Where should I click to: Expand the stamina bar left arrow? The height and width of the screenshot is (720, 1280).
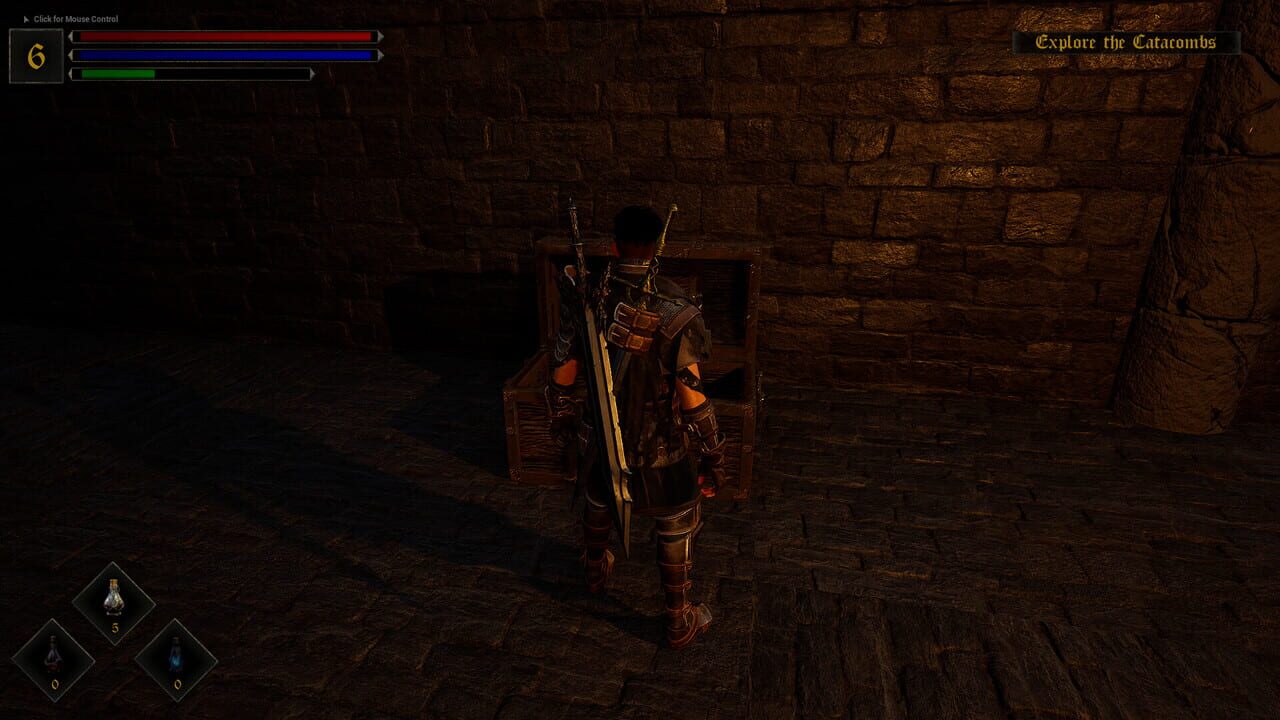[x=70, y=71]
